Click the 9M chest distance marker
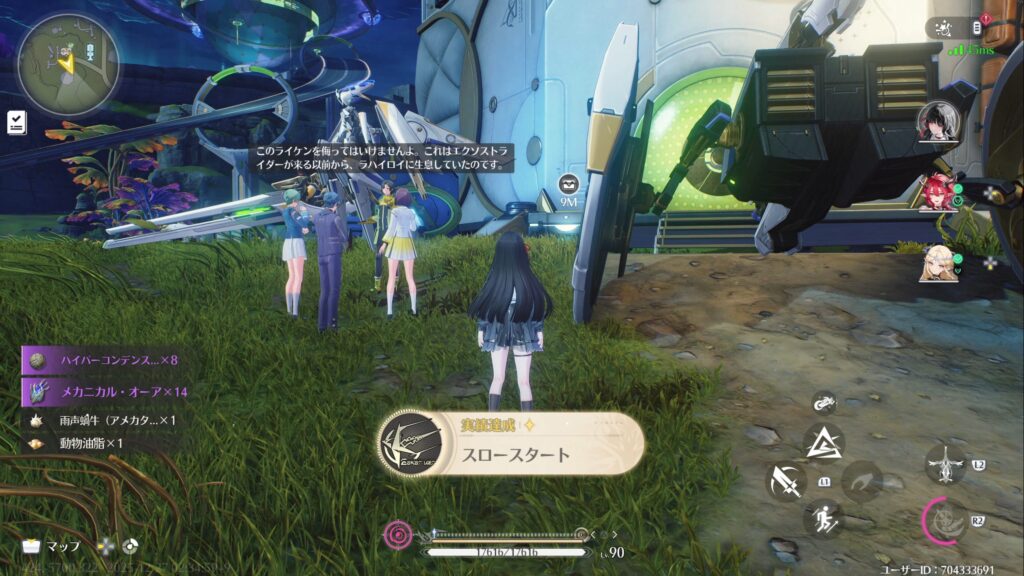Screen dimensions: 1024x576 coord(570,188)
